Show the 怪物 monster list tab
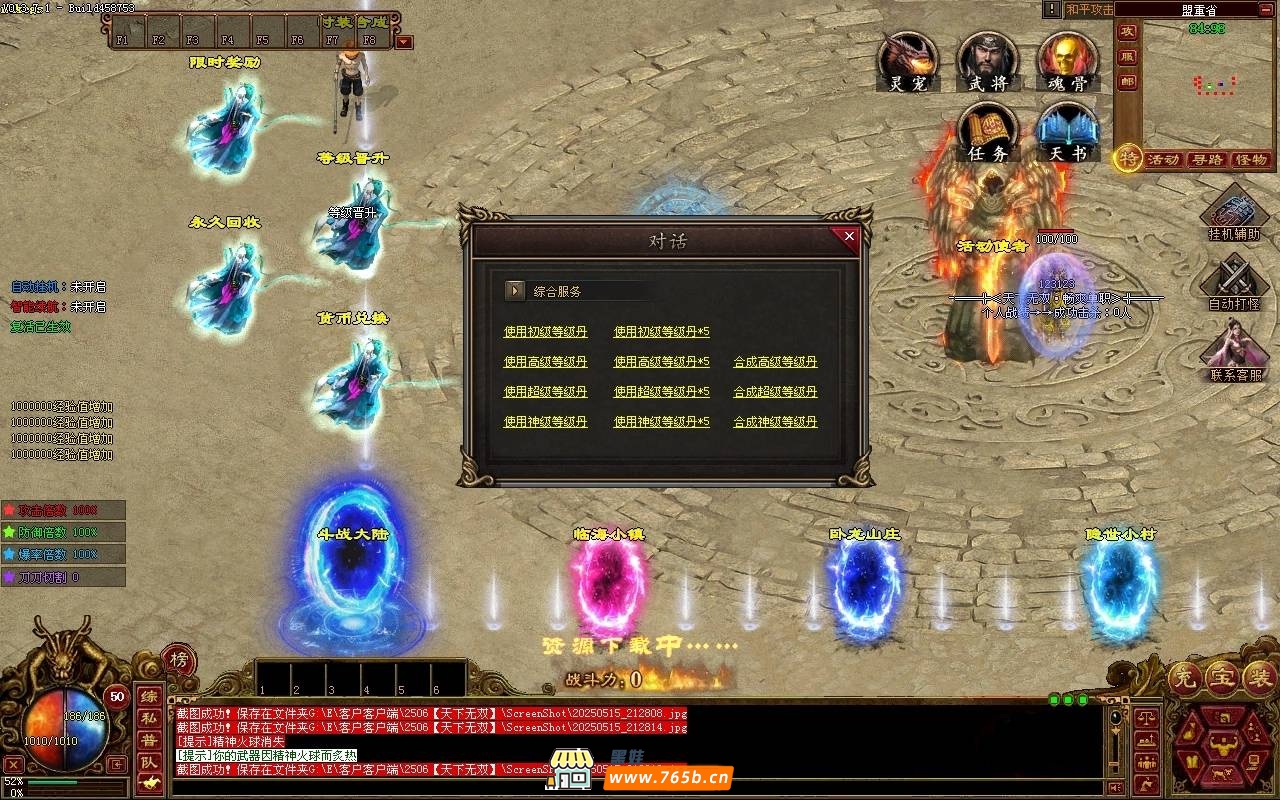The height and width of the screenshot is (800, 1280). tap(1251, 160)
